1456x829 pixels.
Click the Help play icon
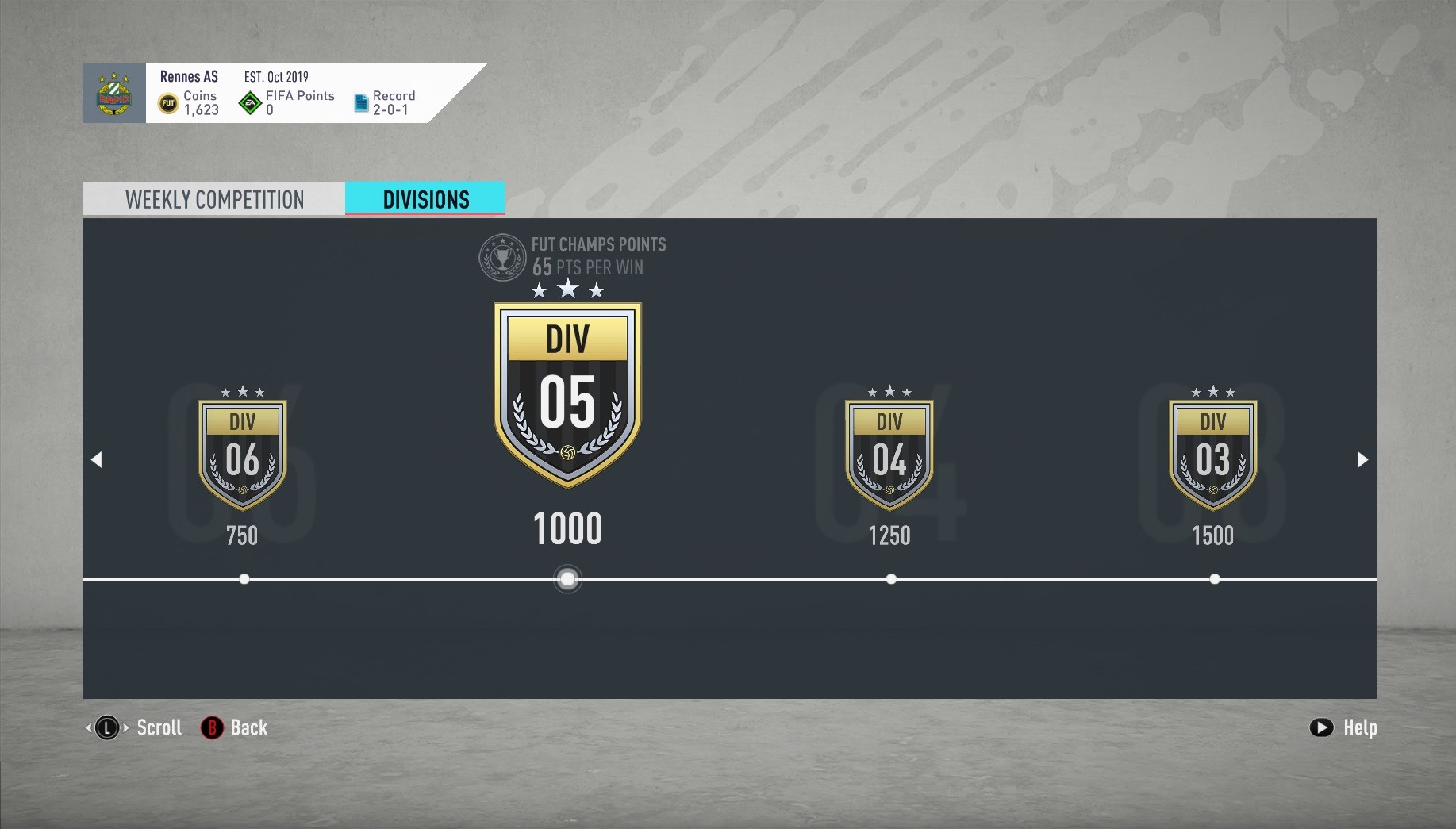tap(1320, 727)
